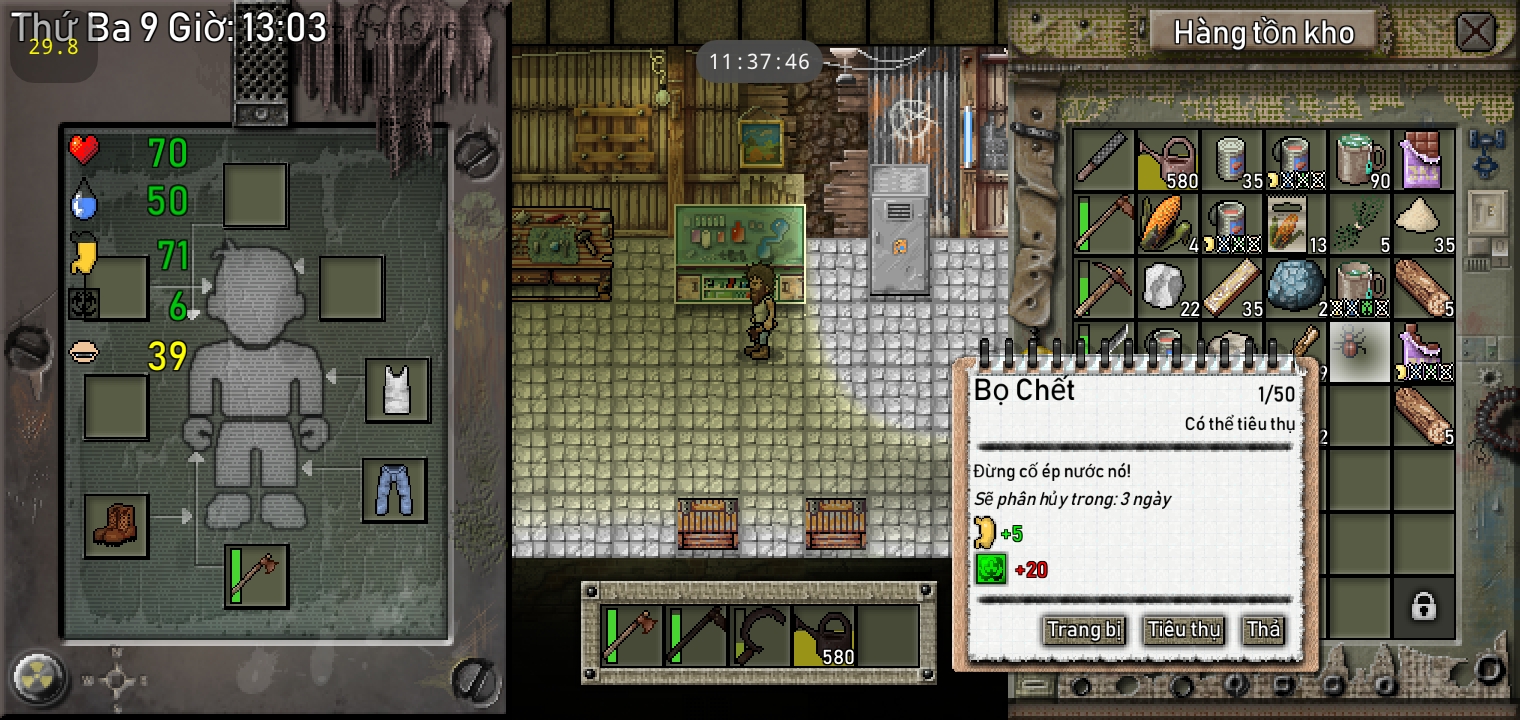Activate the axe in the hotbar
Viewport: 1520px width, 720px height.
[631, 635]
